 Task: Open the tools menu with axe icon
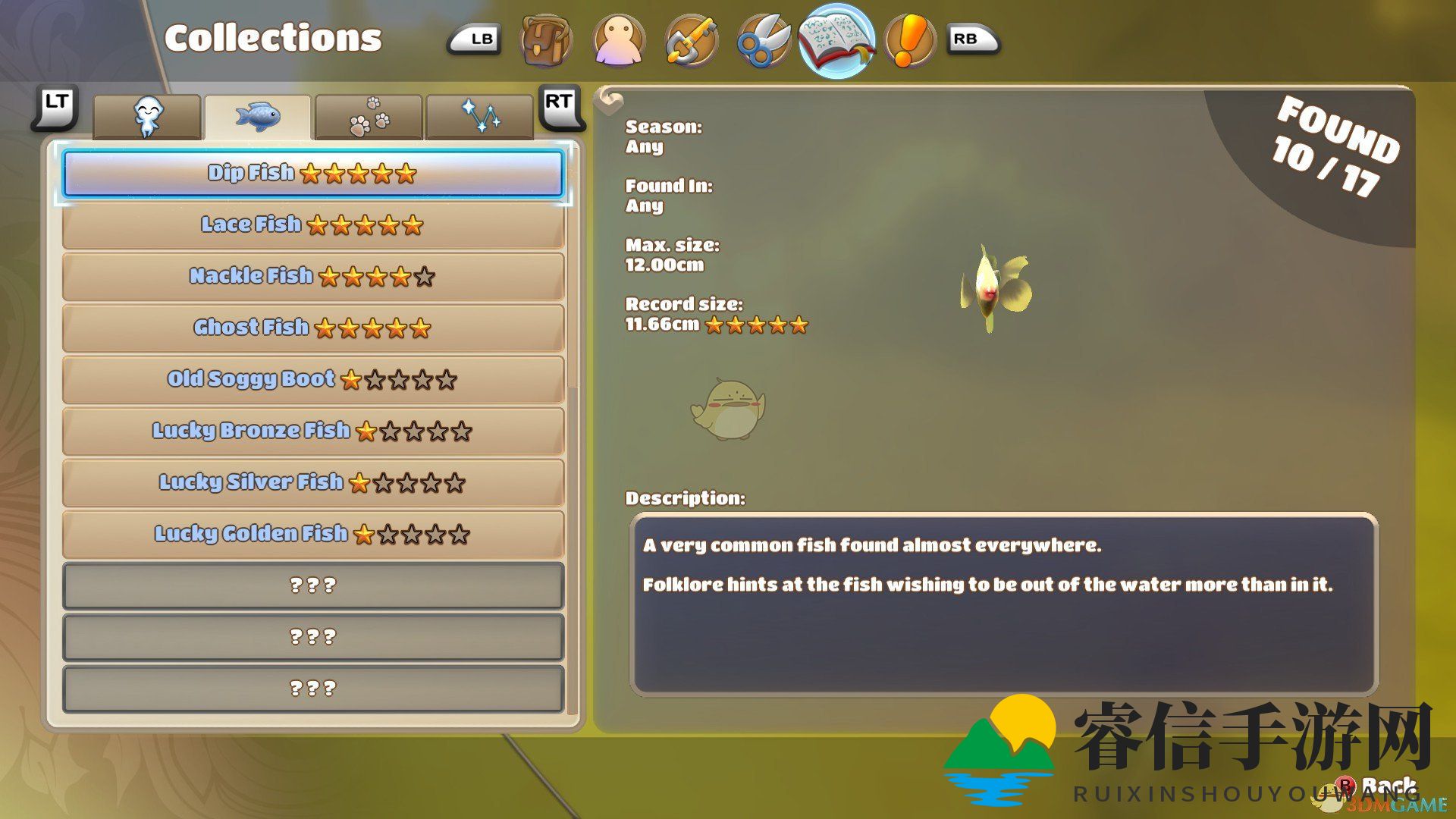691,40
